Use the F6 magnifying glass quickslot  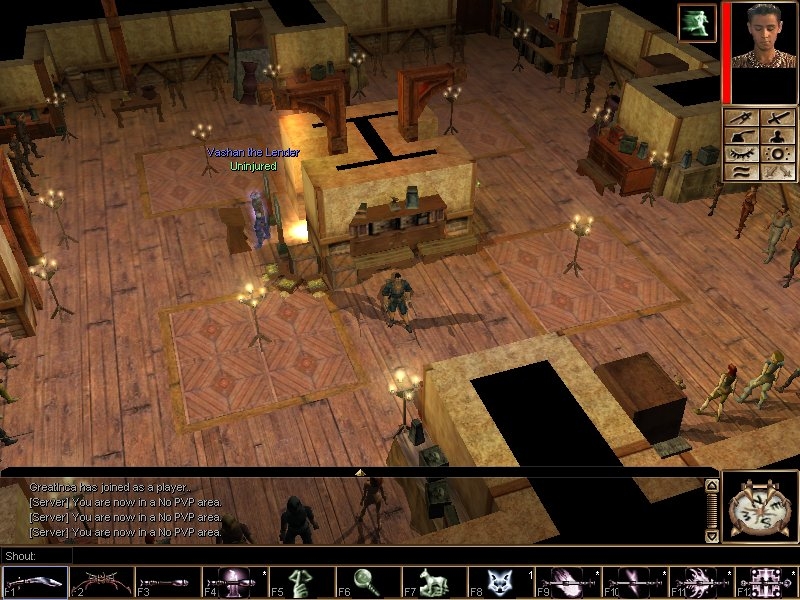tap(368, 582)
